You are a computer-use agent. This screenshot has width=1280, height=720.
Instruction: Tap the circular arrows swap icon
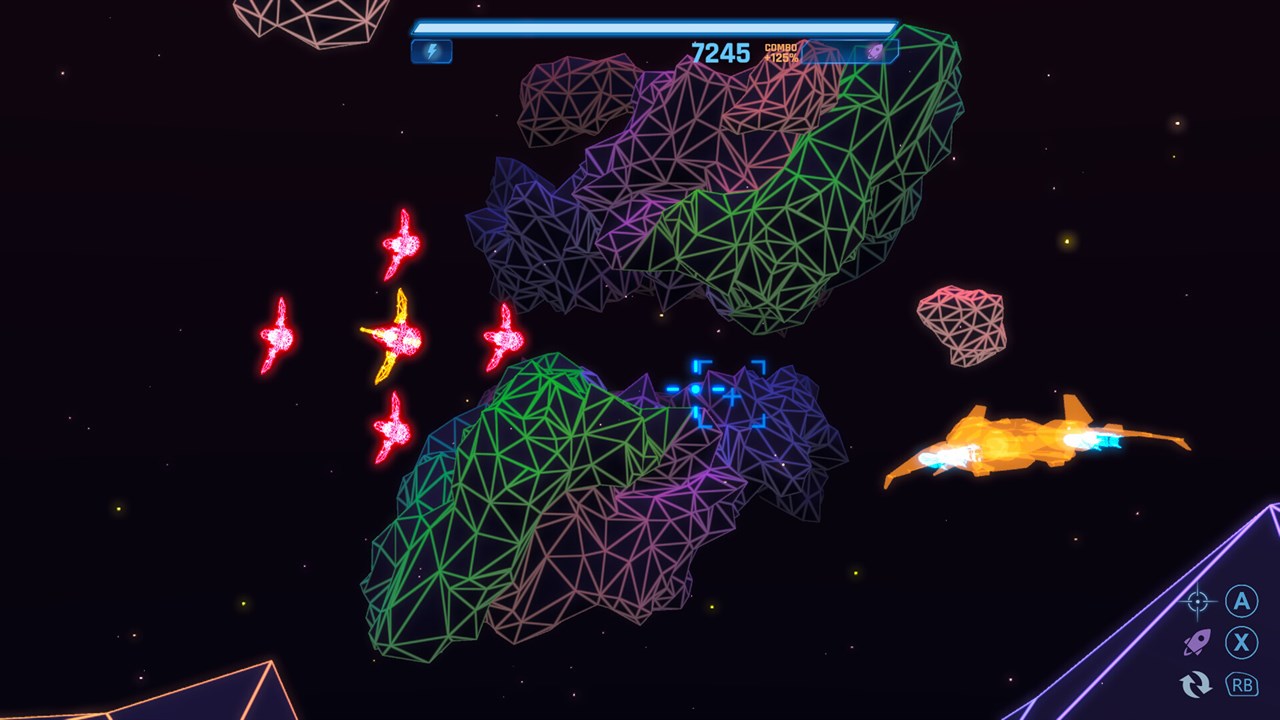(1196, 684)
